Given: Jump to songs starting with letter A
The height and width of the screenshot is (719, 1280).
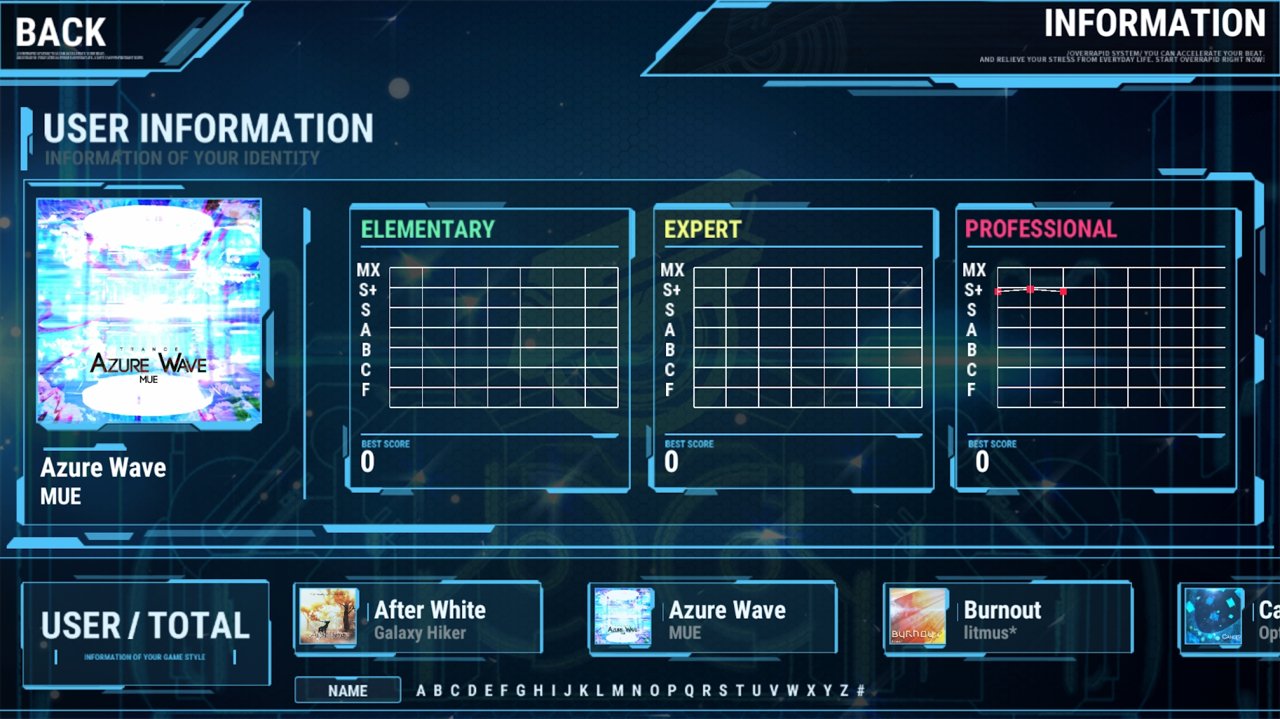Looking at the screenshot, I should [421, 690].
